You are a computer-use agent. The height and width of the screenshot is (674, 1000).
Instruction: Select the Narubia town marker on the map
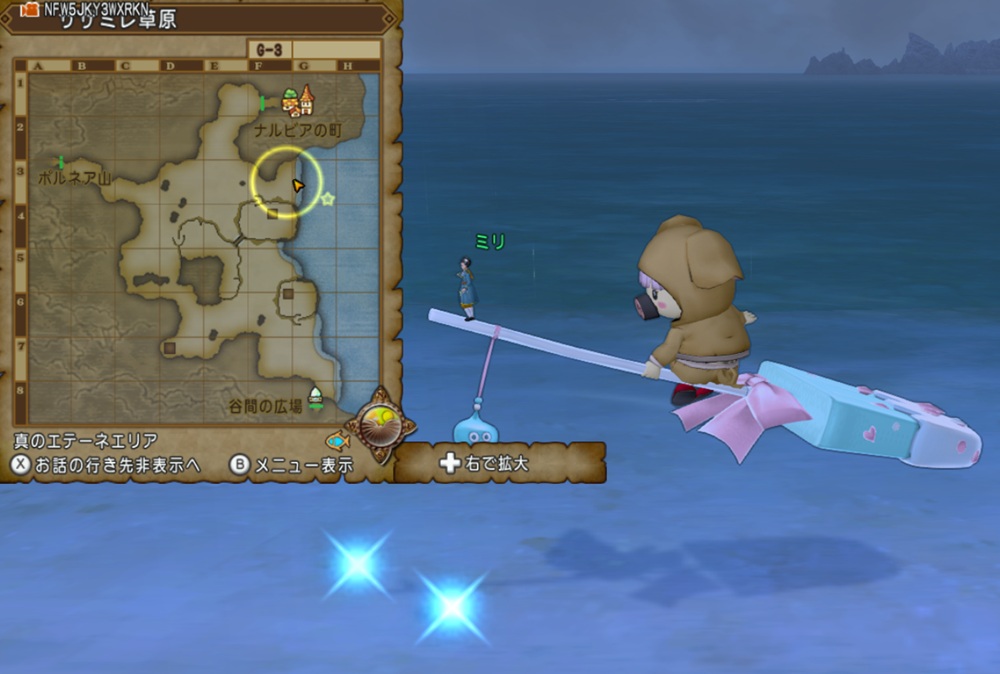click(x=298, y=100)
